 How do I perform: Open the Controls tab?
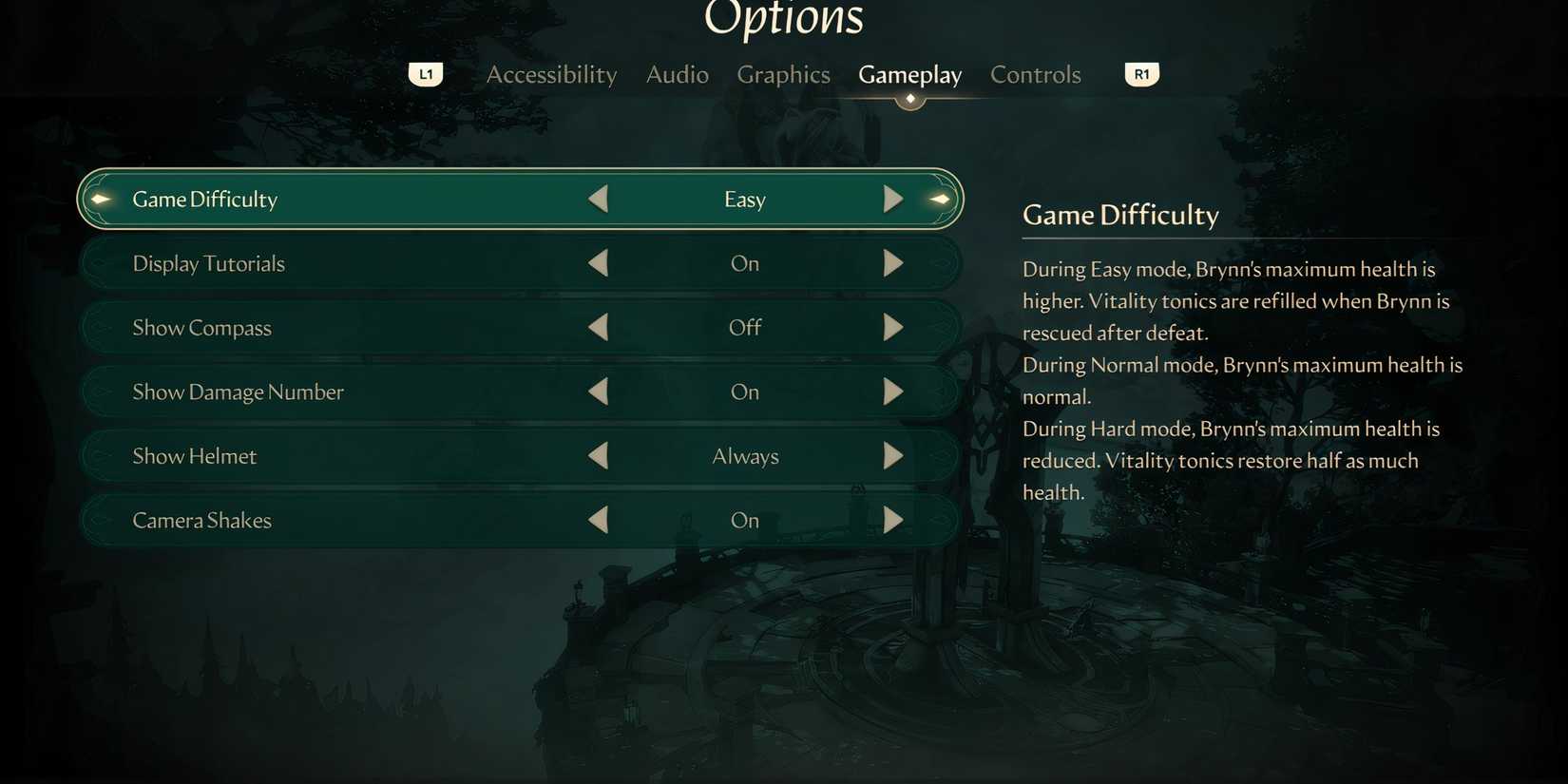[1035, 74]
